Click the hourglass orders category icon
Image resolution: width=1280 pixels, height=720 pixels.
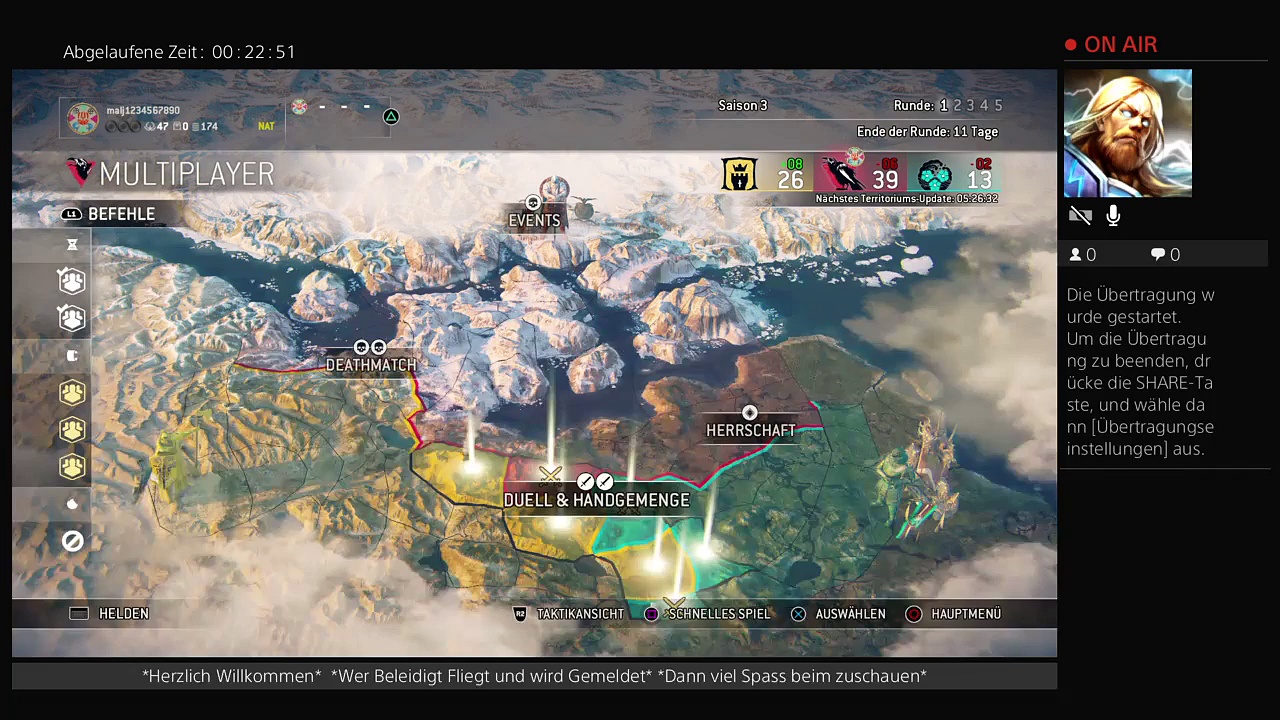[72, 245]
